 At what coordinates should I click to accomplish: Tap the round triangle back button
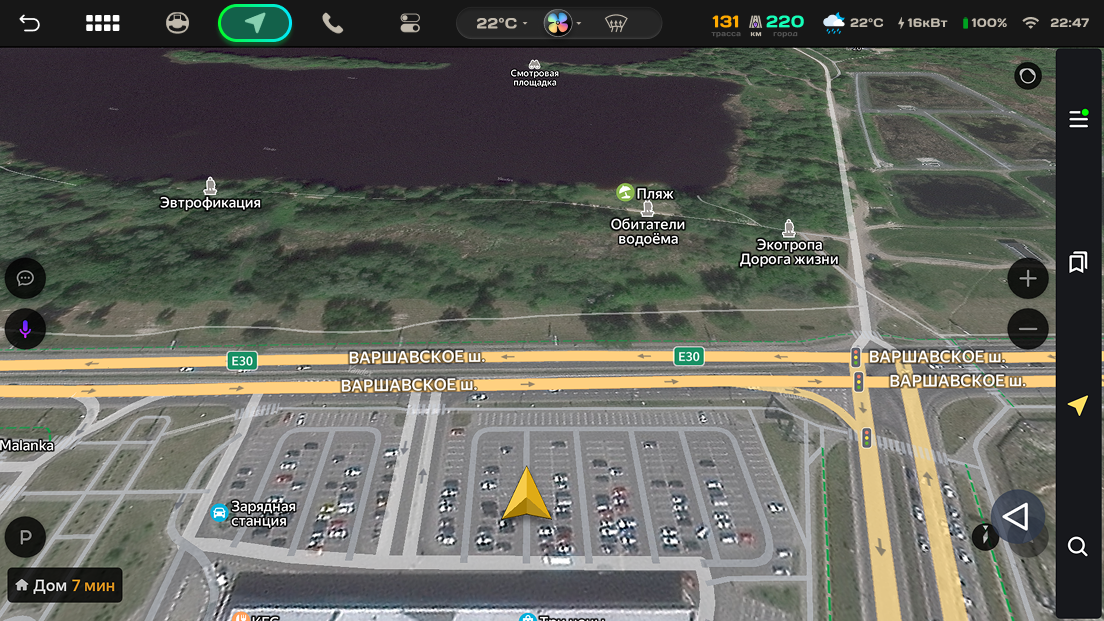1017,517
